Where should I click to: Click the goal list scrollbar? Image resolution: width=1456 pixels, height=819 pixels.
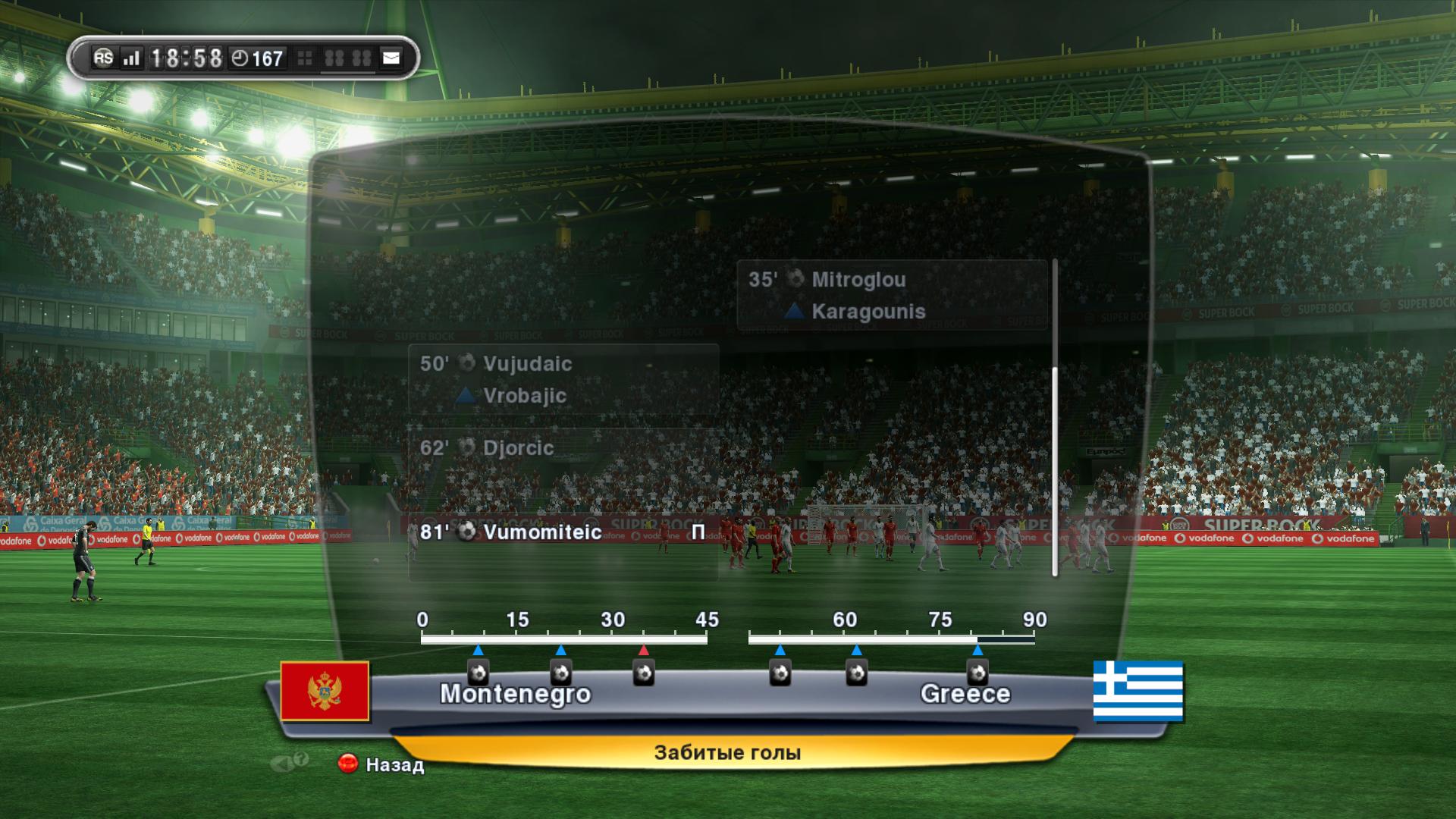(1054, 470)
